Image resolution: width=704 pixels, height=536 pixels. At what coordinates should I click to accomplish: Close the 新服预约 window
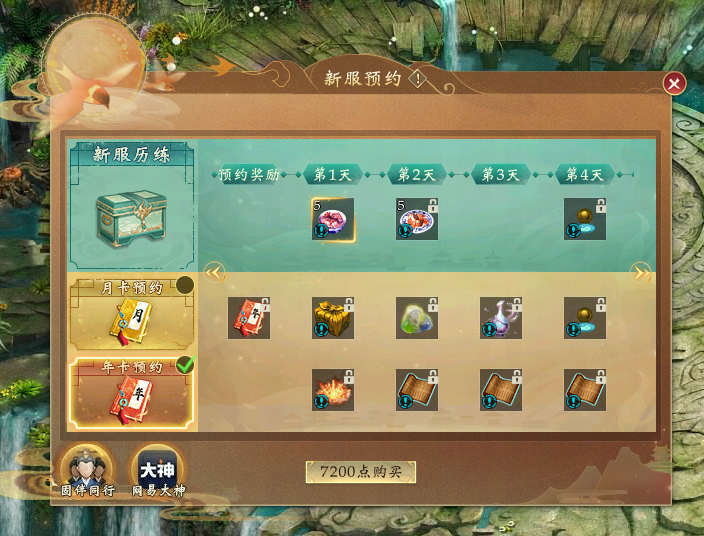[x=675, y=83]
